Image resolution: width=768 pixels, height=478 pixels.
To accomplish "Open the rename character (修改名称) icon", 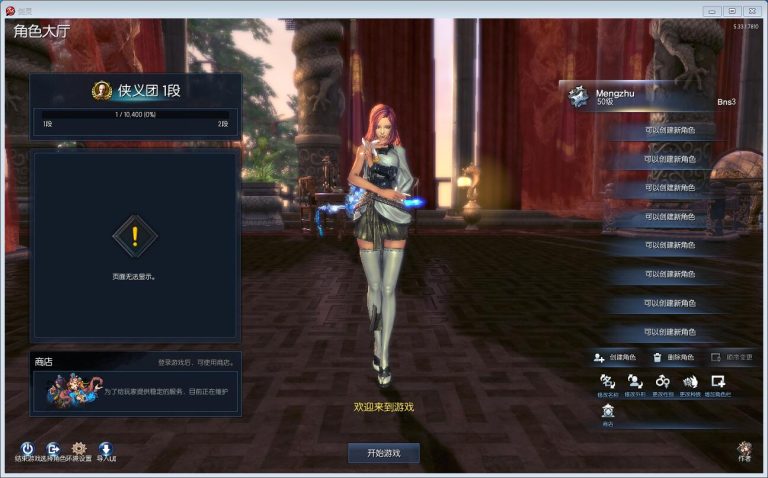I will tap(606, 382).
